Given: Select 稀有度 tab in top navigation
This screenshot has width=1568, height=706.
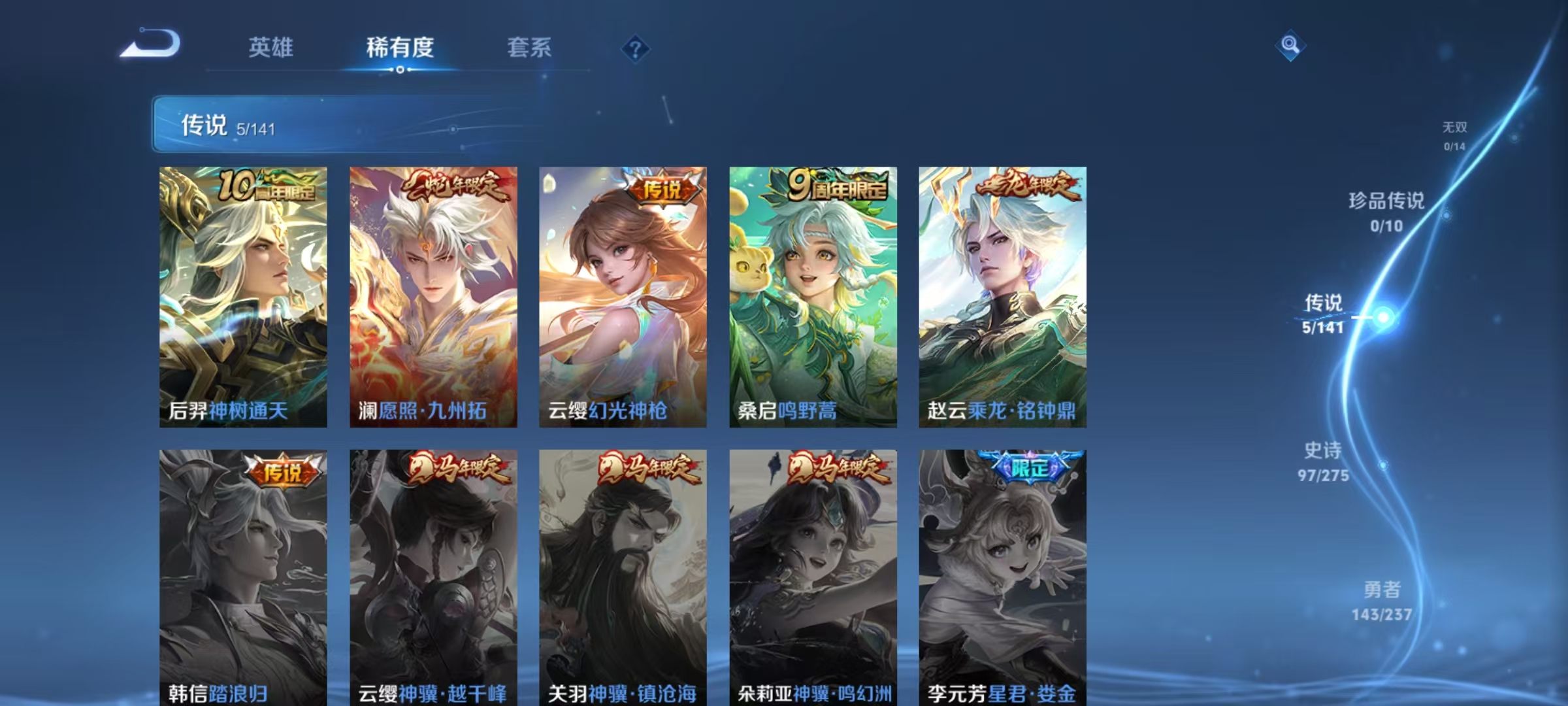Looking at the screenshot, I should pyautogui.click(x=399, y=48).
